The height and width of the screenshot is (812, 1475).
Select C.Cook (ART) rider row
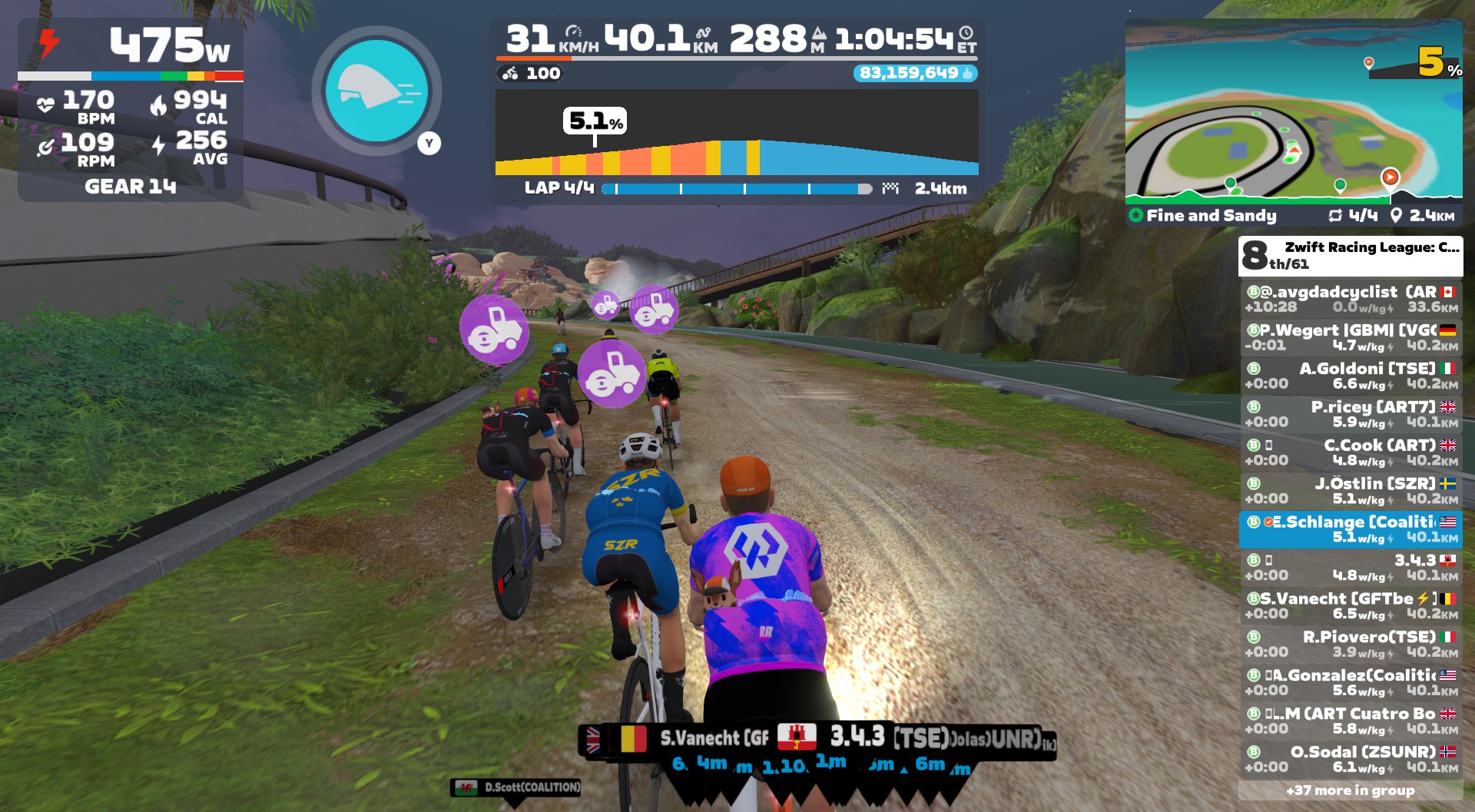click(1350, 452)
